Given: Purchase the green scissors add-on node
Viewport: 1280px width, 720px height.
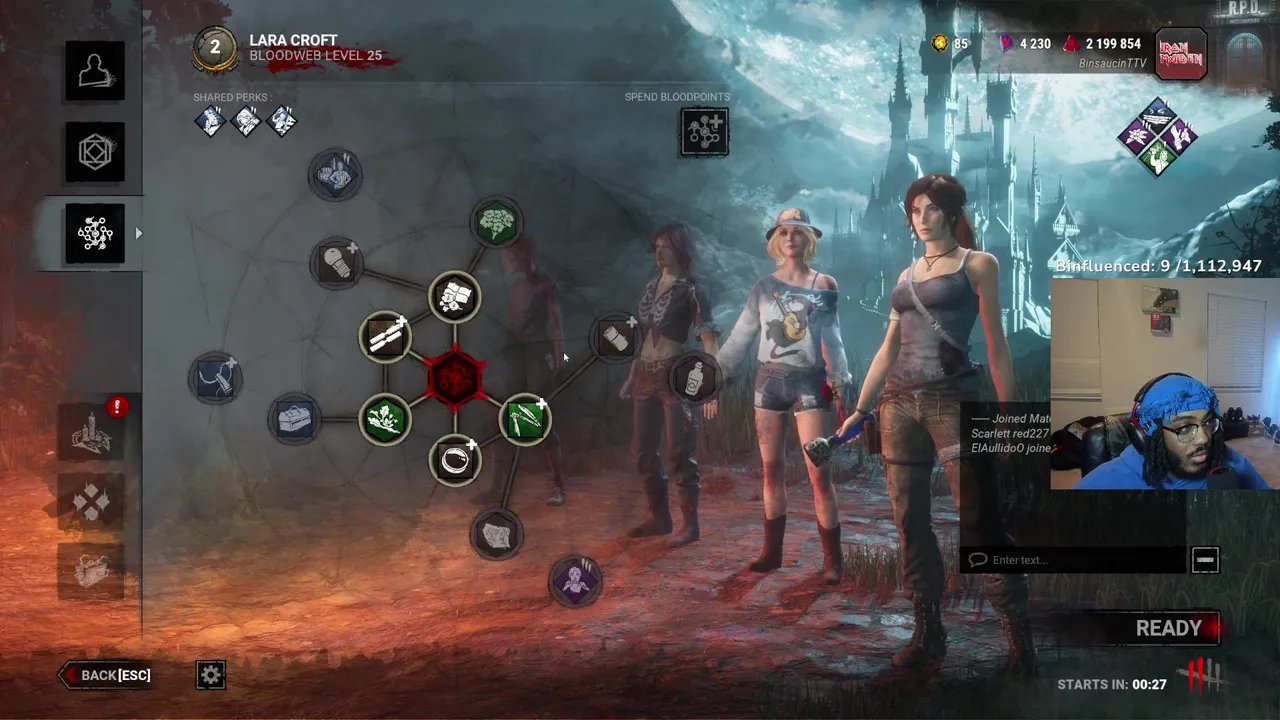Looking at the screenshot, I should [525, 419].
